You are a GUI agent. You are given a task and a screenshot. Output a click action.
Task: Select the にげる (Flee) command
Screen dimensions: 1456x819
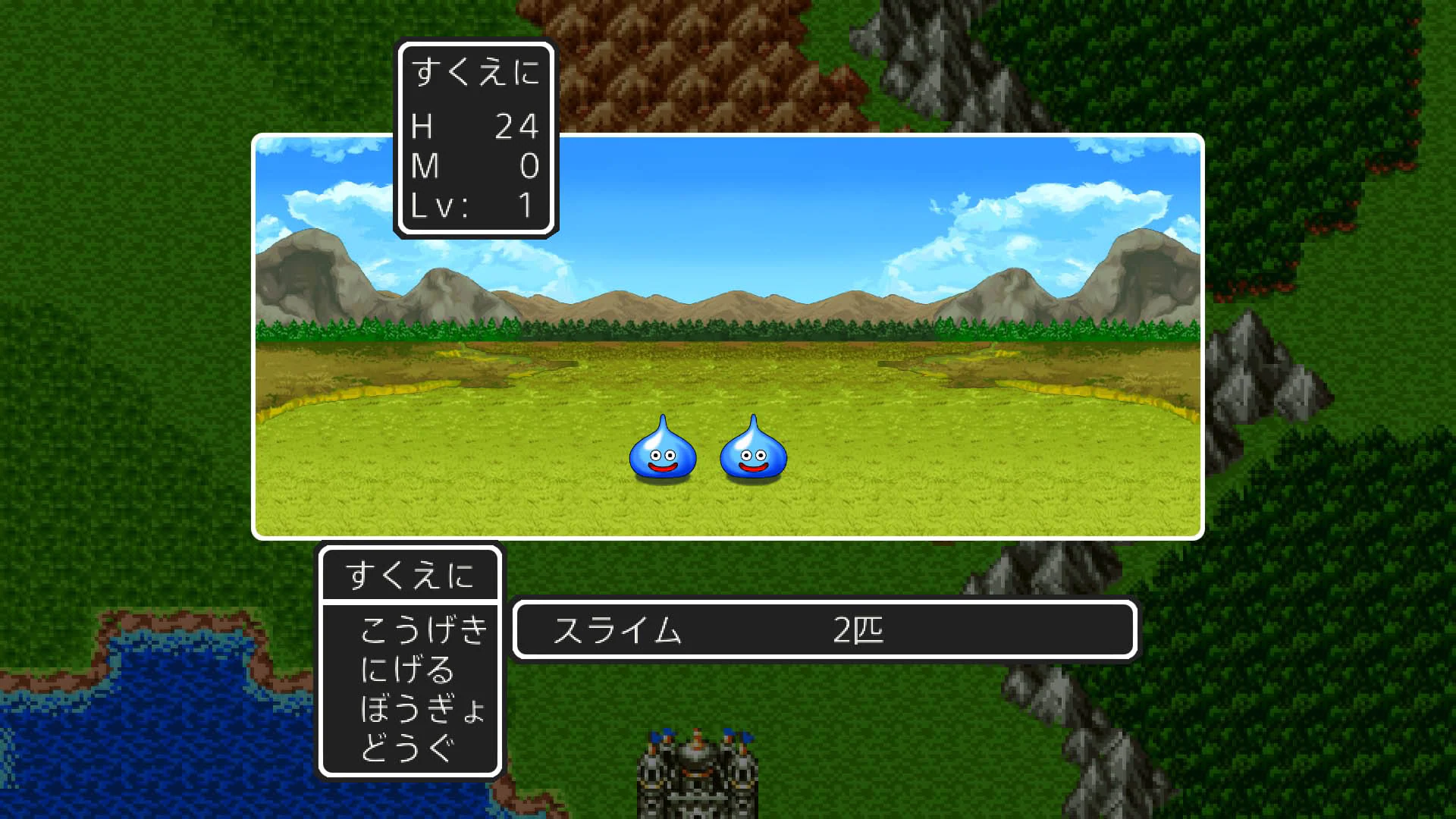coord(406,669)
